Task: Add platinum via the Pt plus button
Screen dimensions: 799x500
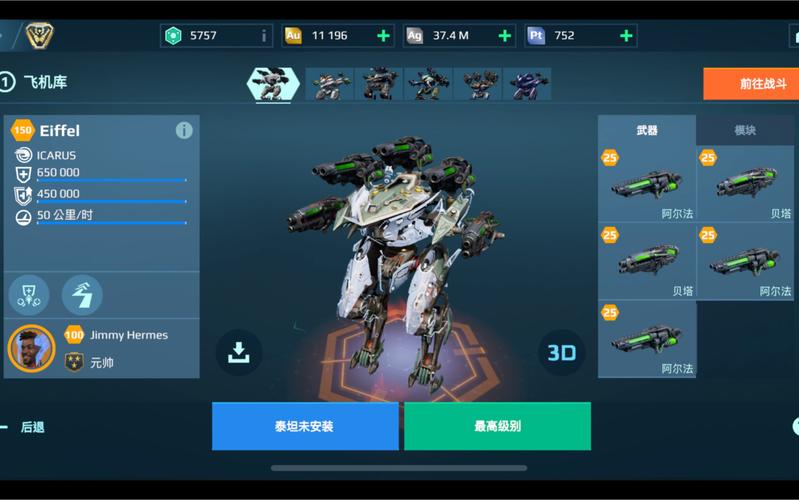Action: pyautogui.click(x=626, y=36)
